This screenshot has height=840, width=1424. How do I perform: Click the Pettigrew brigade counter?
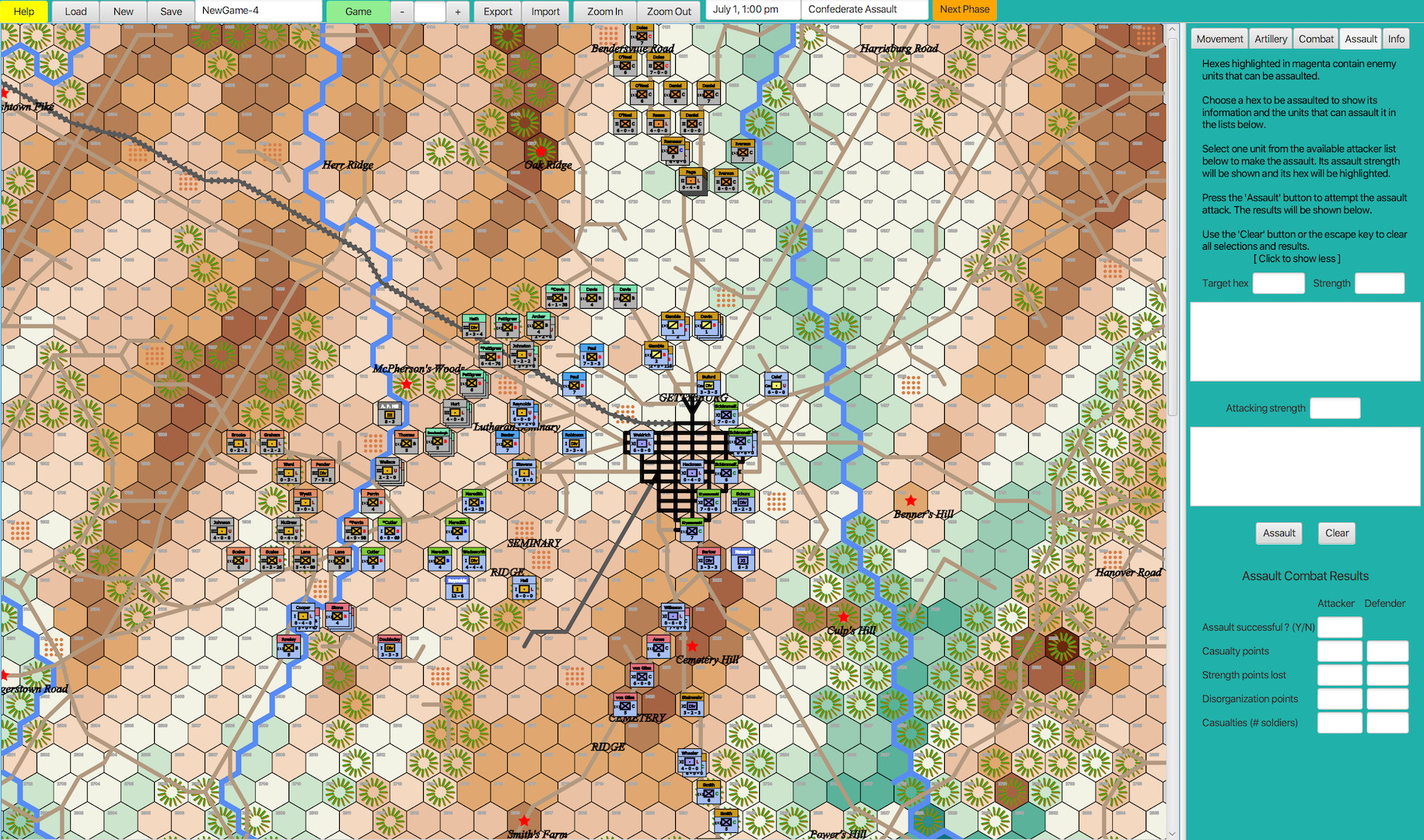508,327
